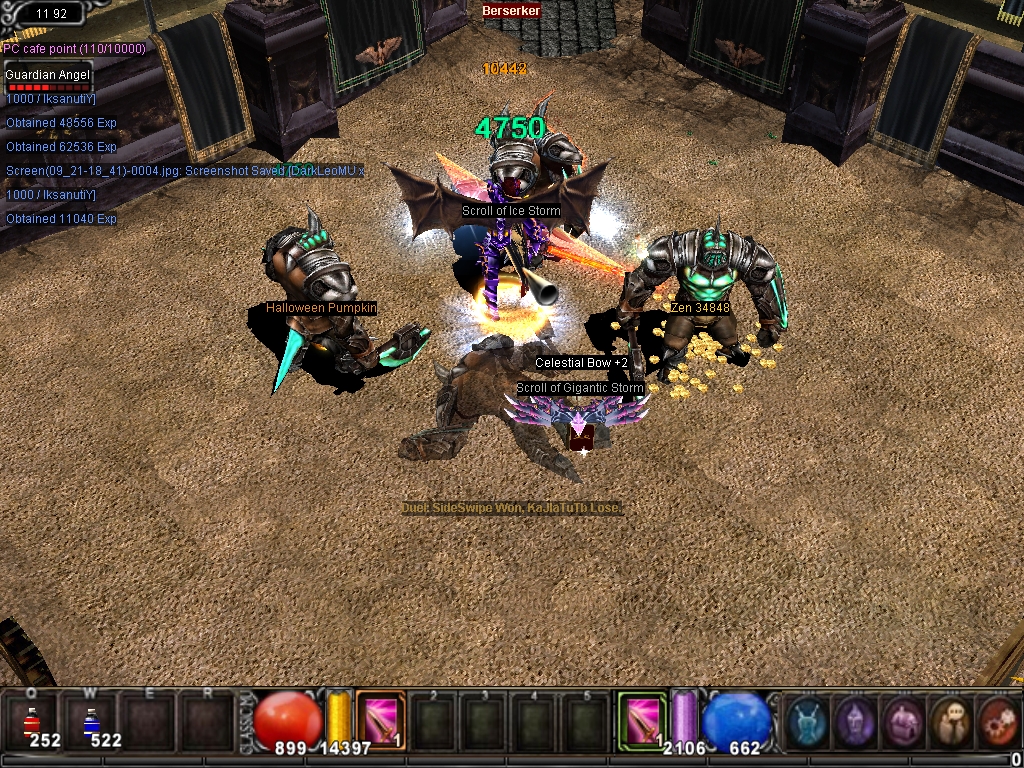Image resolution: width=1024 pixels, height=768 pixels.
Task: Open the inventory treasure chest icon
Action: coord(903,721)
